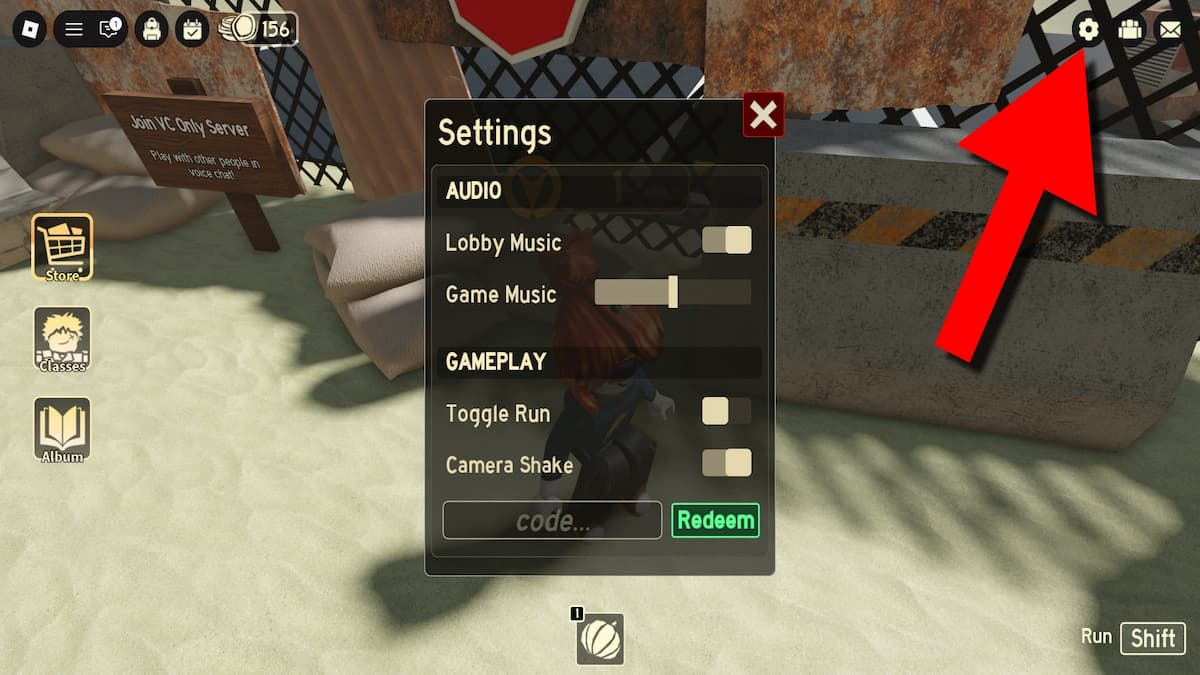1200x675 pixels.
Task: Redeem the entered code
Action: point(715,520)
